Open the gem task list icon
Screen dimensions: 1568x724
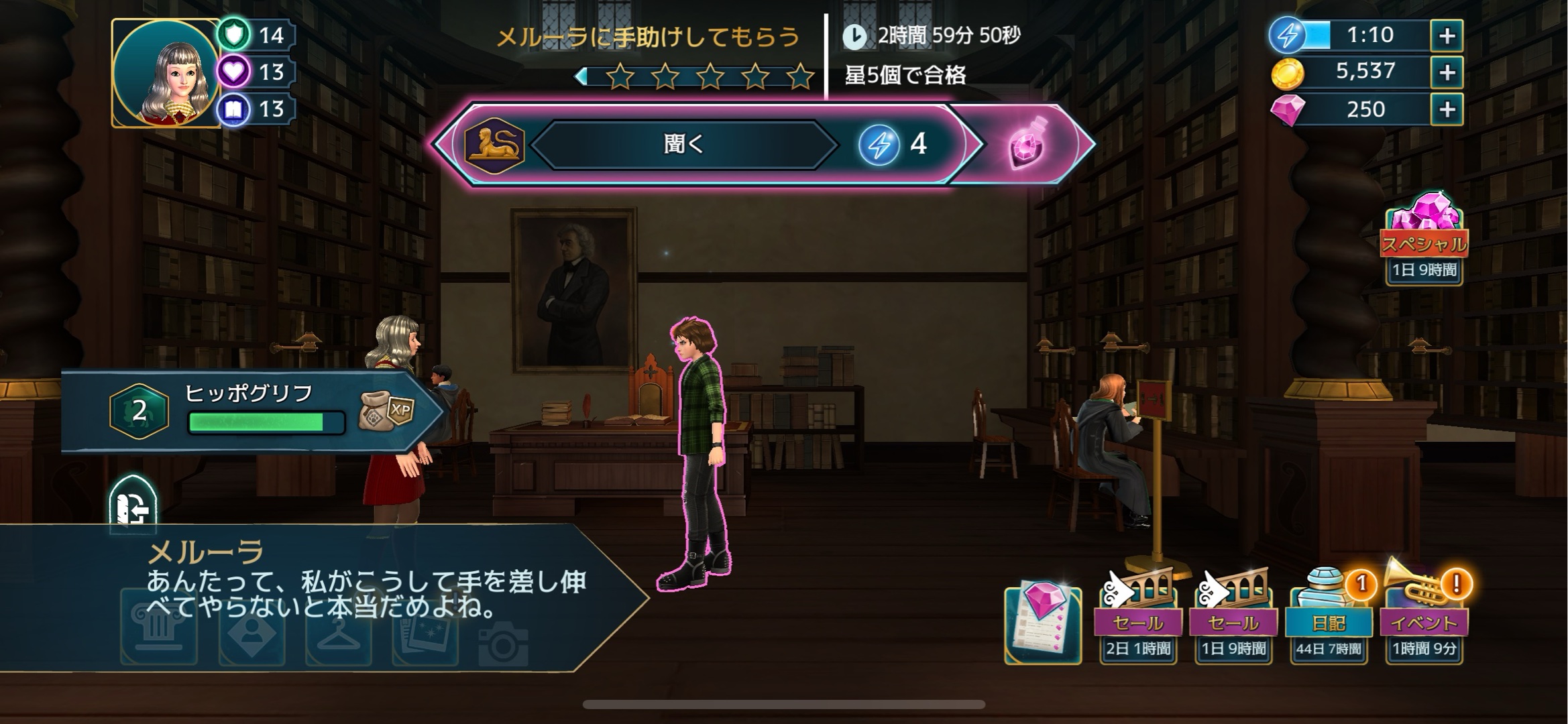pyautogui.click(x=1043, y=623)
